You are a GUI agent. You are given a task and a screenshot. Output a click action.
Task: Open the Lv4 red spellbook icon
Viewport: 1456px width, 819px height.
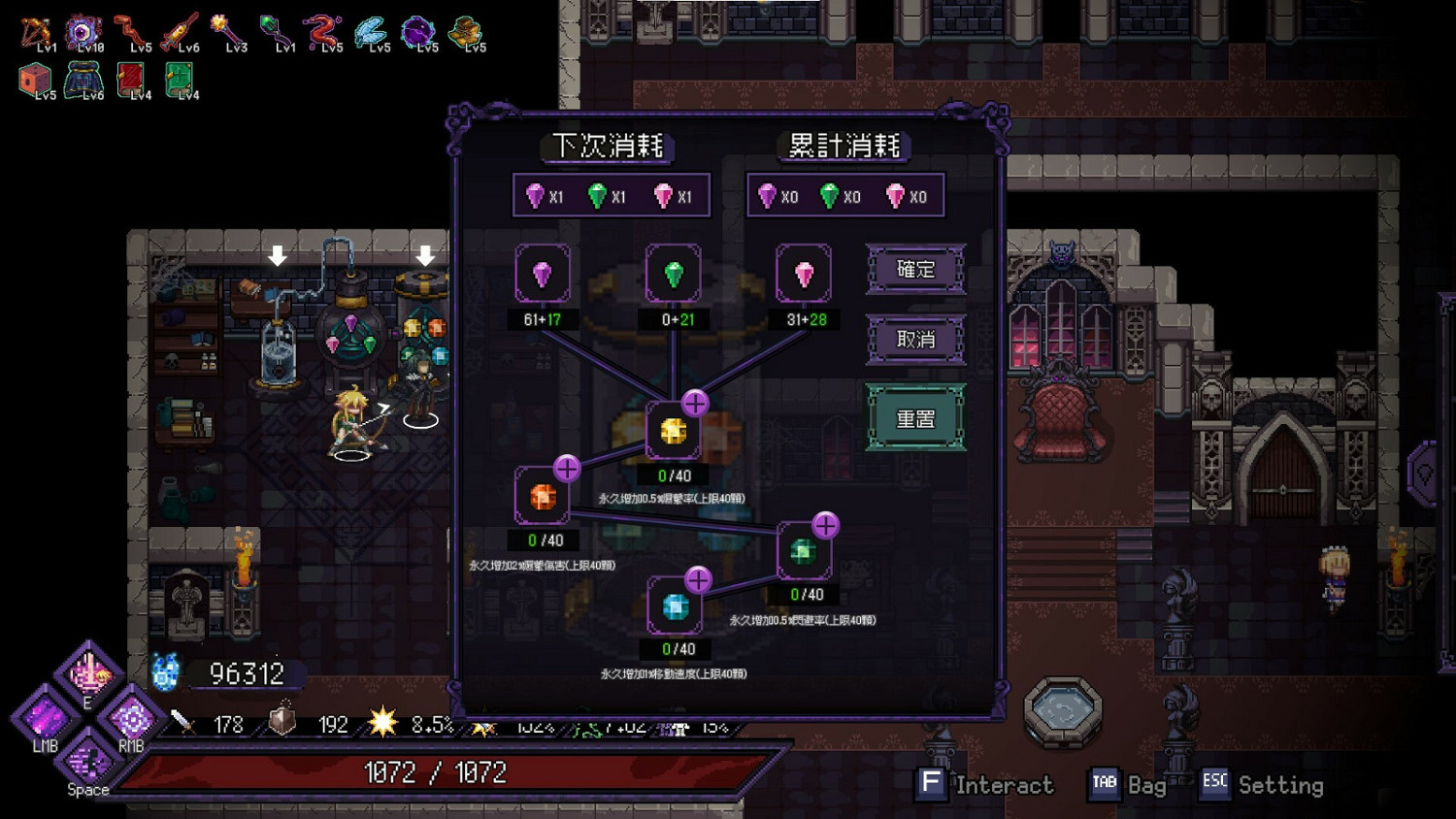pos(134,78)
